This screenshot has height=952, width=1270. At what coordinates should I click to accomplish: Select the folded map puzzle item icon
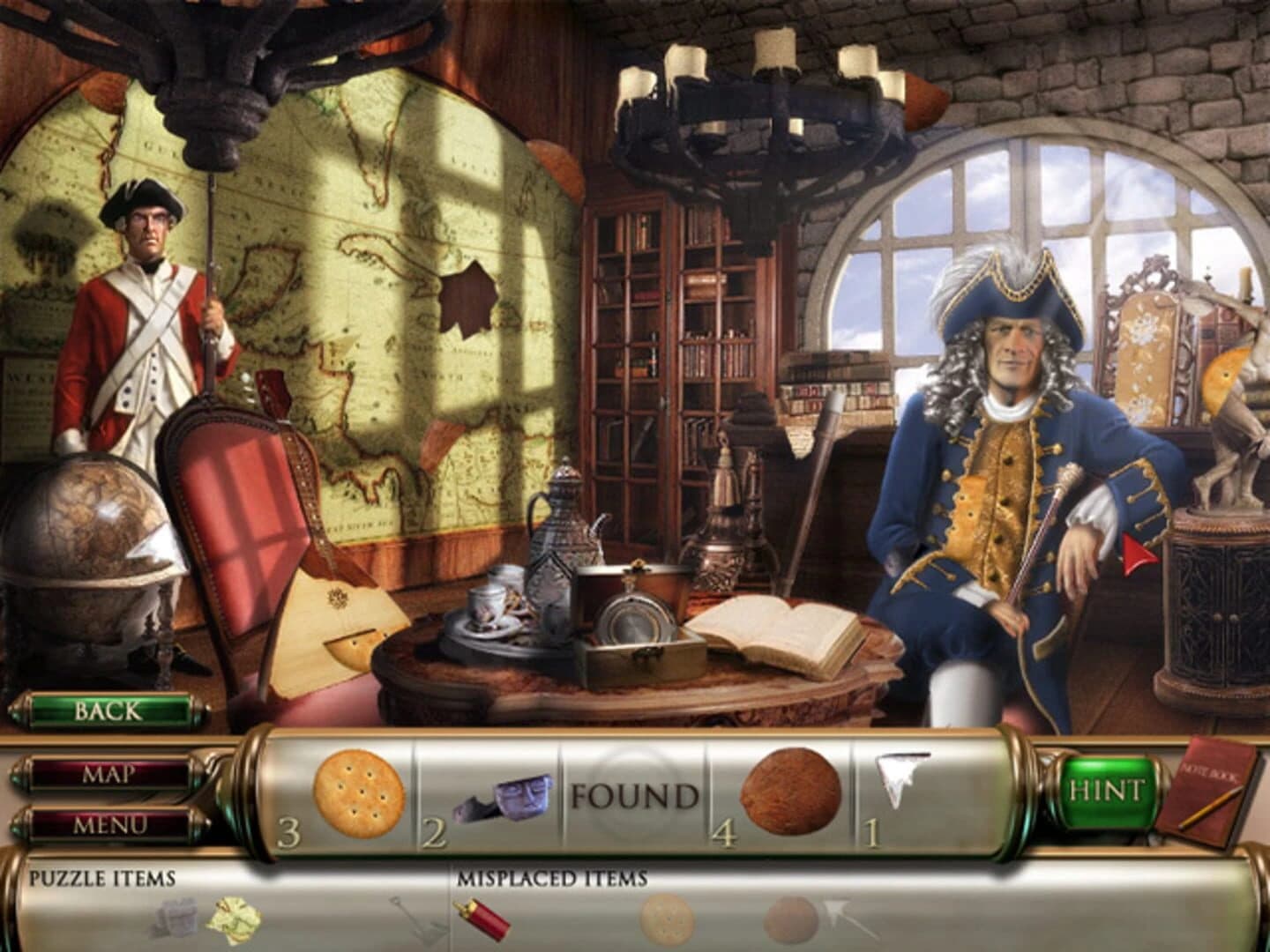click(232, 919)
